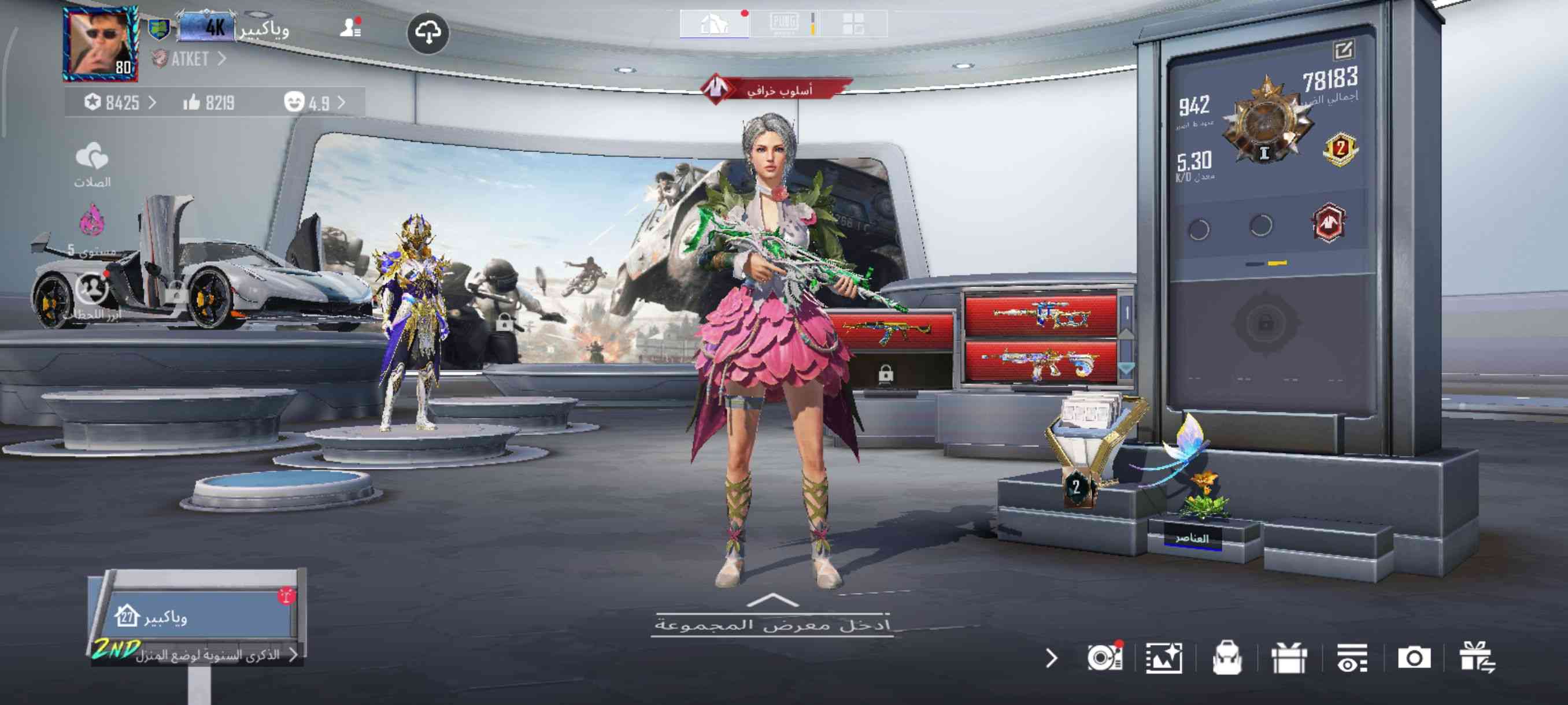This screenshot has height=705, width=1568.
Task: Open the player avatar profile
Action: (x=100, y=44)
